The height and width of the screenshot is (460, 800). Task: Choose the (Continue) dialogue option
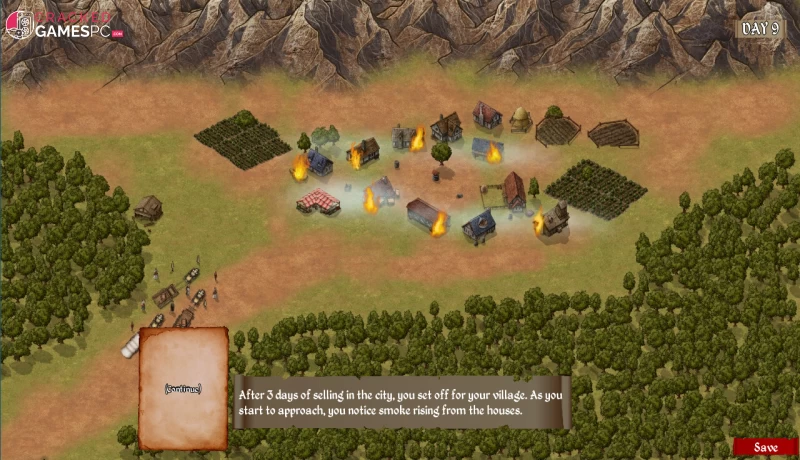tap(183, 388)
